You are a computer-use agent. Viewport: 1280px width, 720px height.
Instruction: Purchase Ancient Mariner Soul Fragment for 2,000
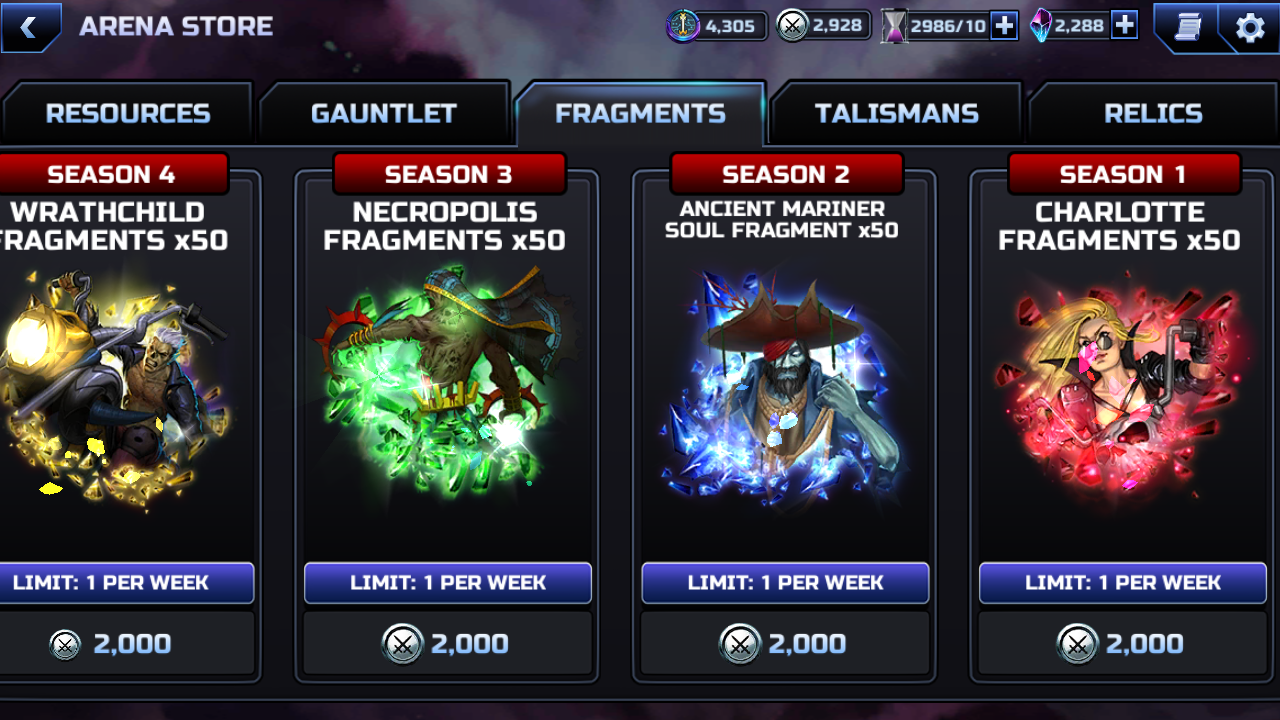785,644
